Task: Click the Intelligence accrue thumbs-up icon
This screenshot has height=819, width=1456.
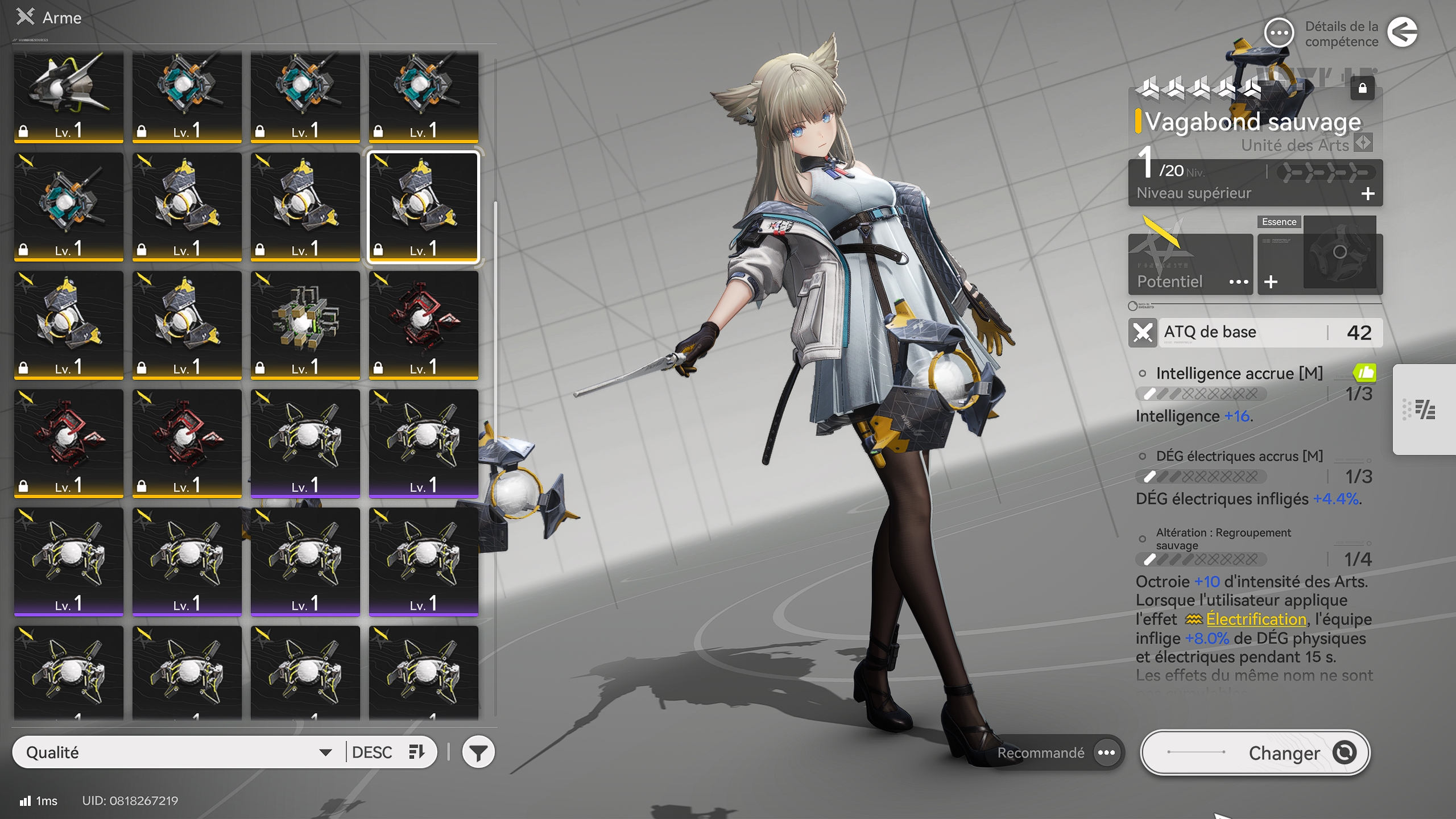Action: (x=1364, y=373)
